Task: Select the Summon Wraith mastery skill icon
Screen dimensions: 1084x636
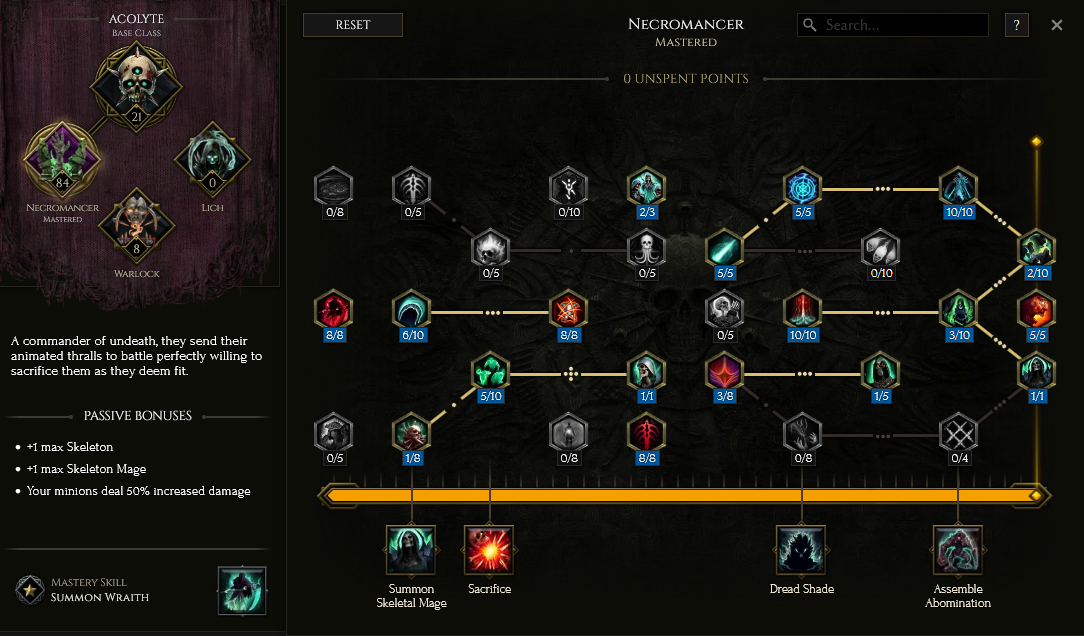Action: click(x=242, y=590)
